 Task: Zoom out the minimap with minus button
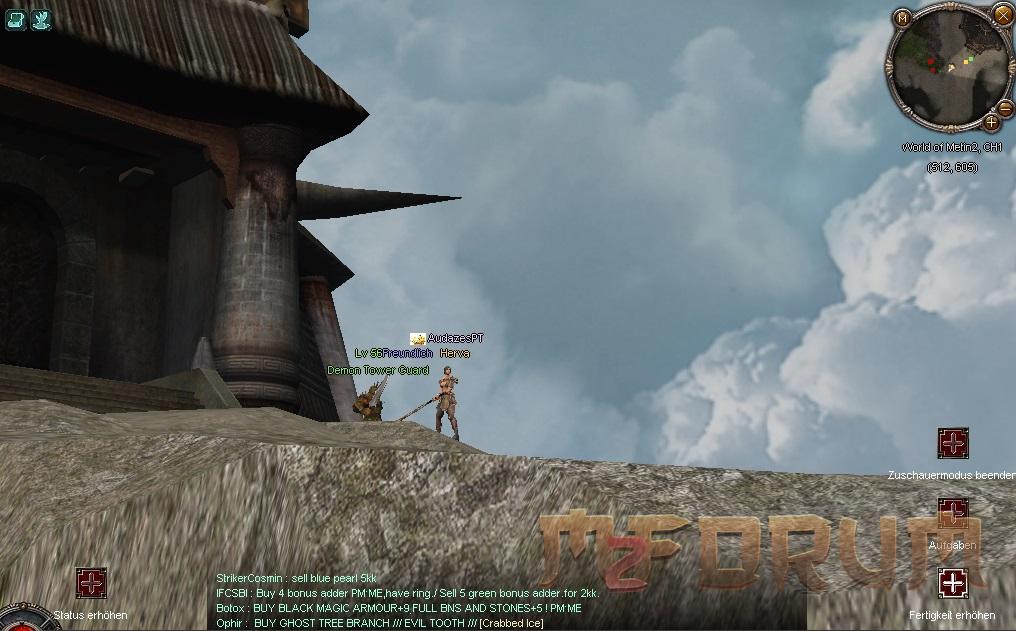click(1005, 108)
